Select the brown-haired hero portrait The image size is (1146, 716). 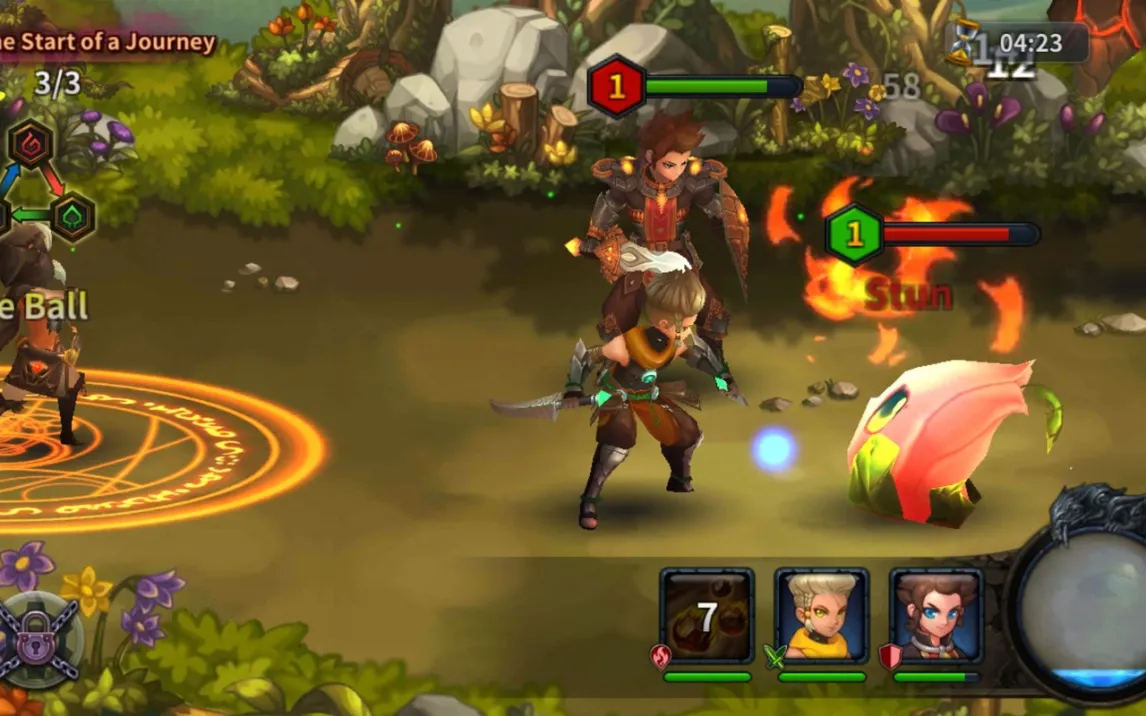[x=937, y=616]
